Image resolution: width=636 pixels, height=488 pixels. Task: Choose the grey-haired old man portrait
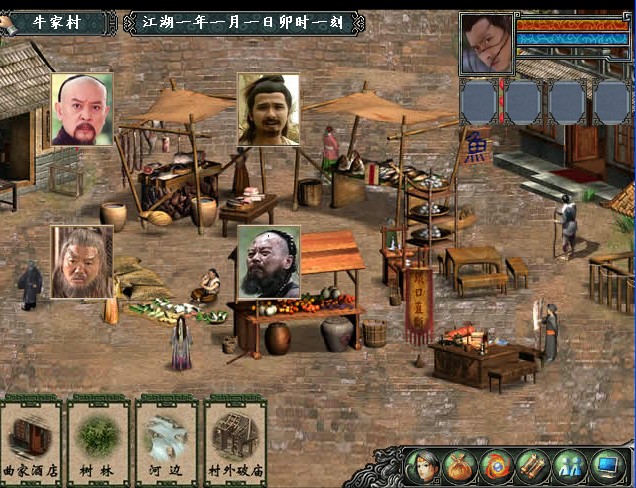click(82, 261)
